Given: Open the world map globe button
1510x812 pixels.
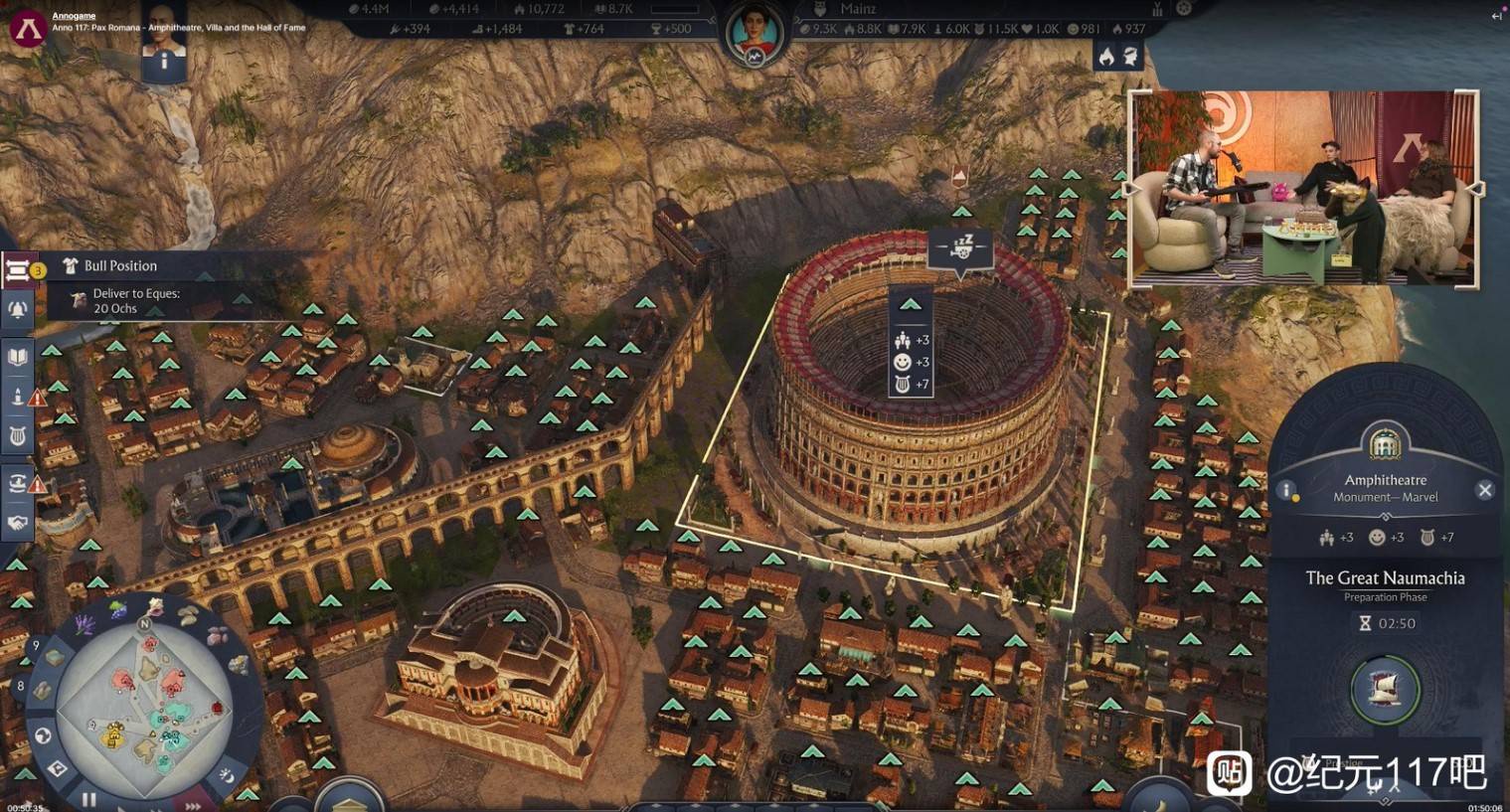Looking at the screenshot, I should click(43, 735).
